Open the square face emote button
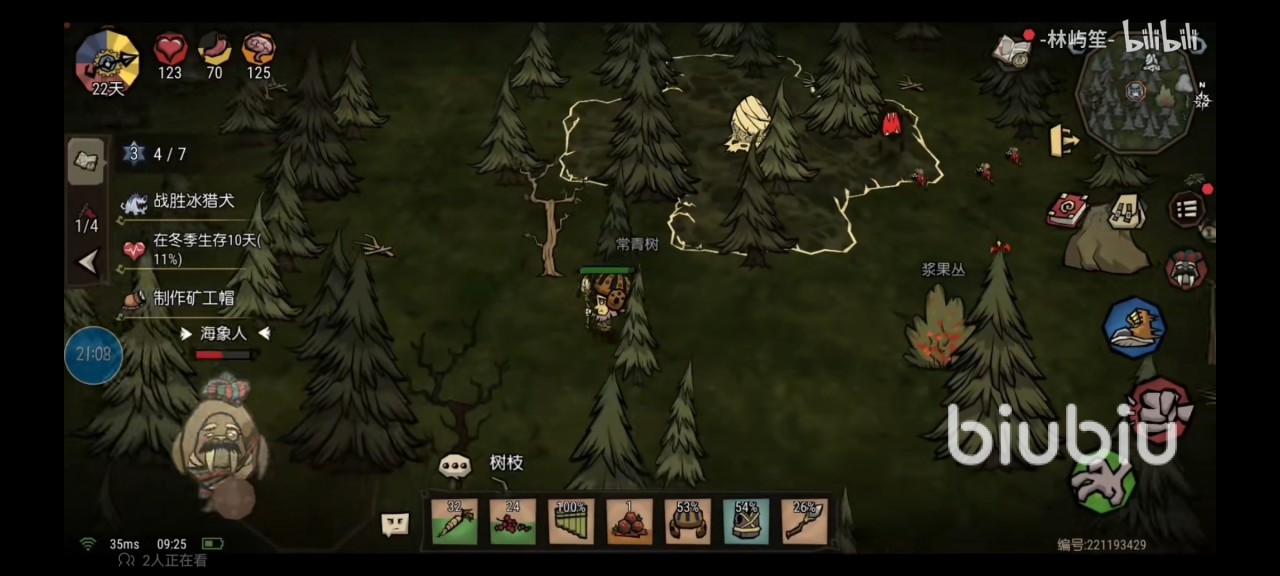 (395, 523)
